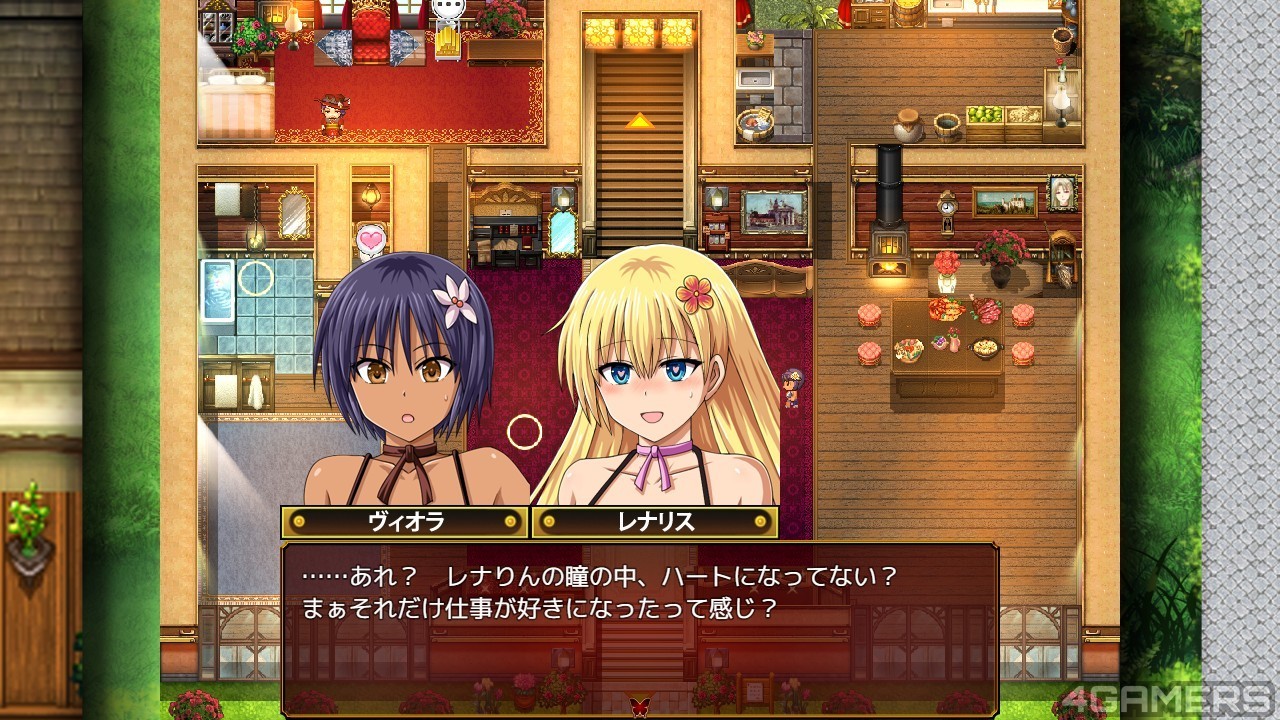Click the red butterfly continue indicator
This screenshot has height=720, width=1280.
[640, 706]
